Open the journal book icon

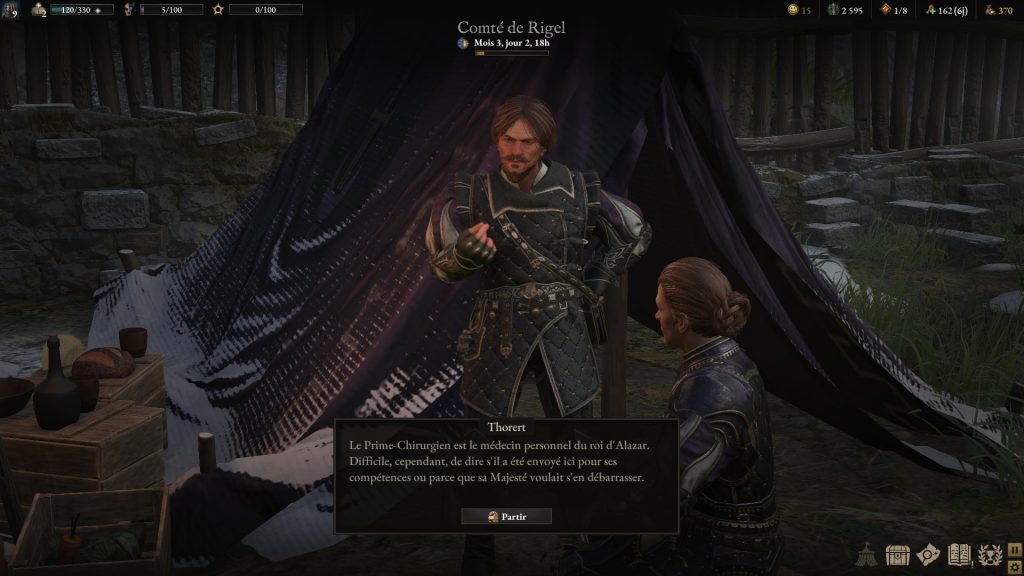[x=960, y=555]
